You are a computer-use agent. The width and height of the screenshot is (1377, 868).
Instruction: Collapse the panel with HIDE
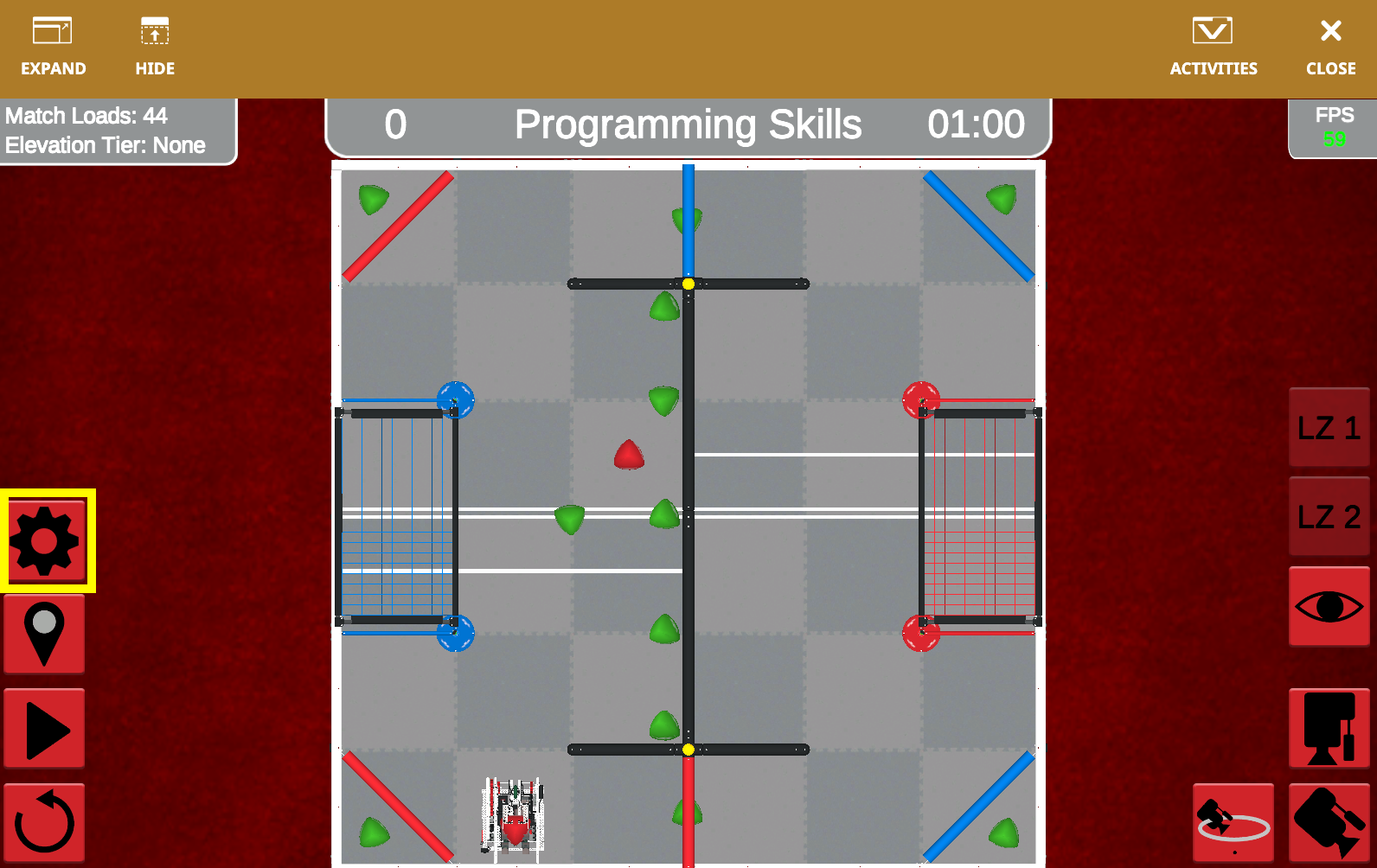(154, 43)
